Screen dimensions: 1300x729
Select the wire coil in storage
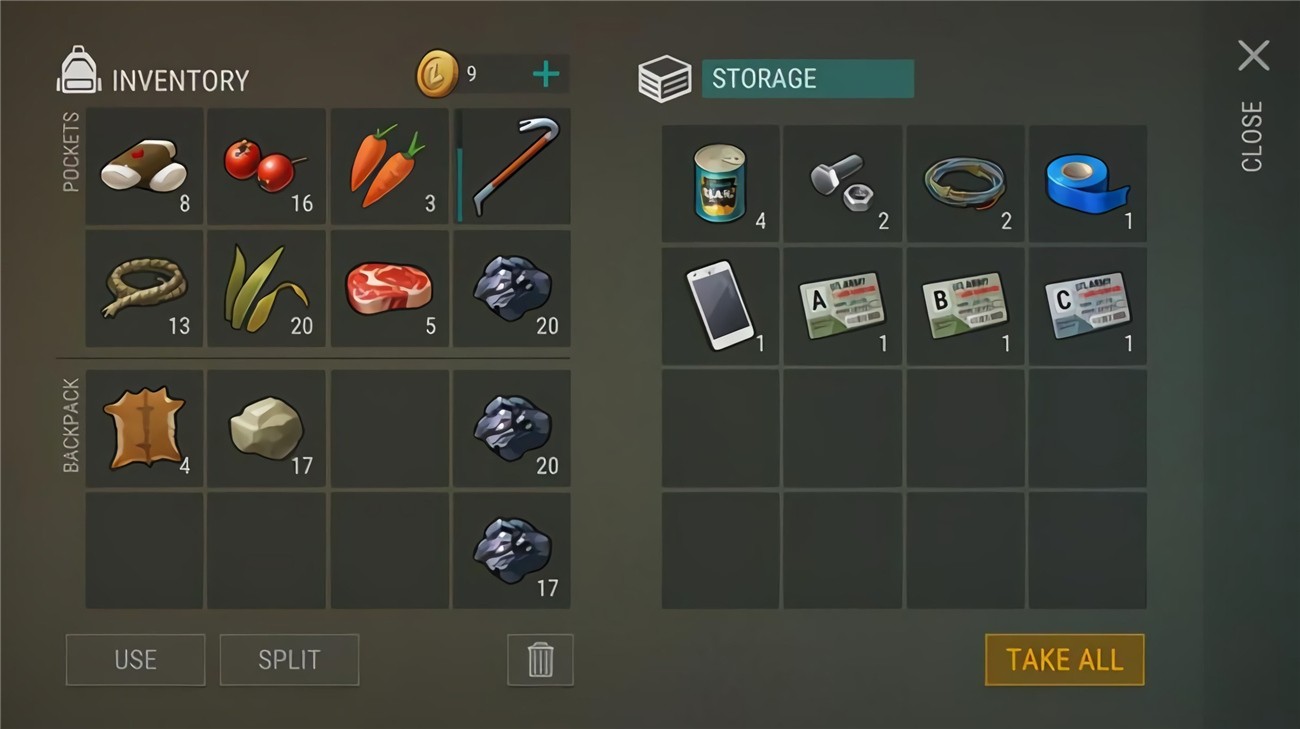pyautogui.click(x=964, y=182)
